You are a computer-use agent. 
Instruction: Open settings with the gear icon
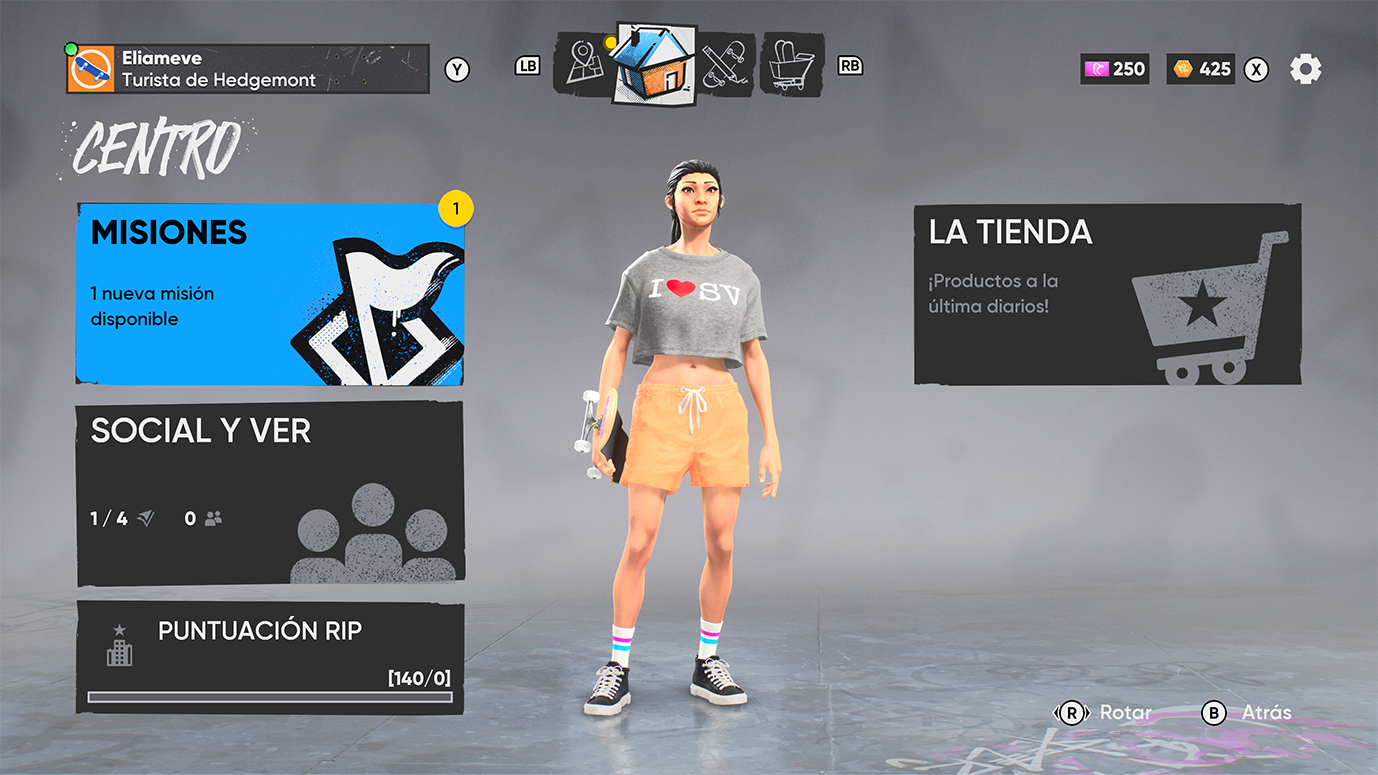[x=1305, y=69]
